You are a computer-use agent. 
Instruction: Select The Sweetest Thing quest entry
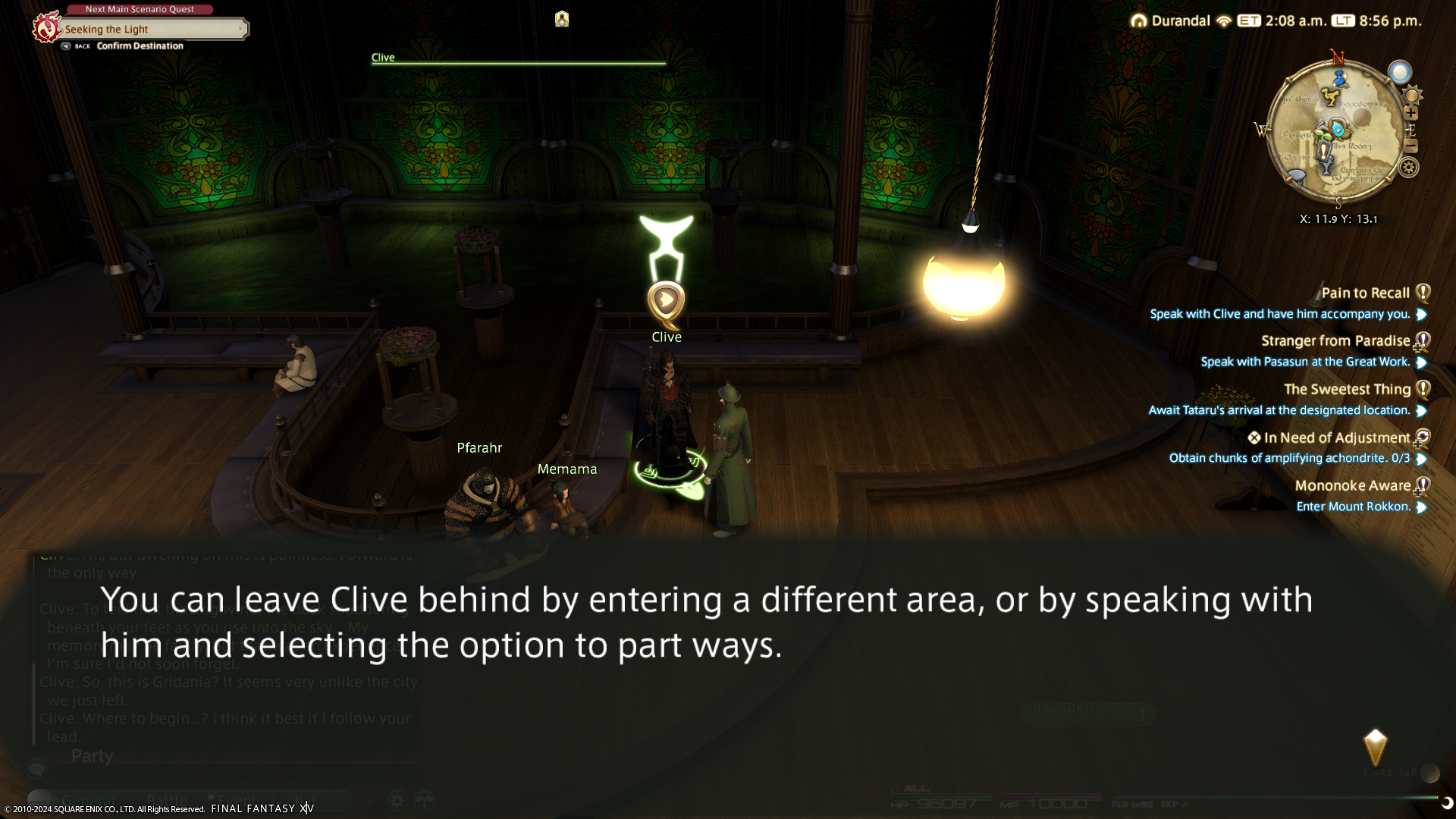pyautogui.click(x=1347, y=389)
